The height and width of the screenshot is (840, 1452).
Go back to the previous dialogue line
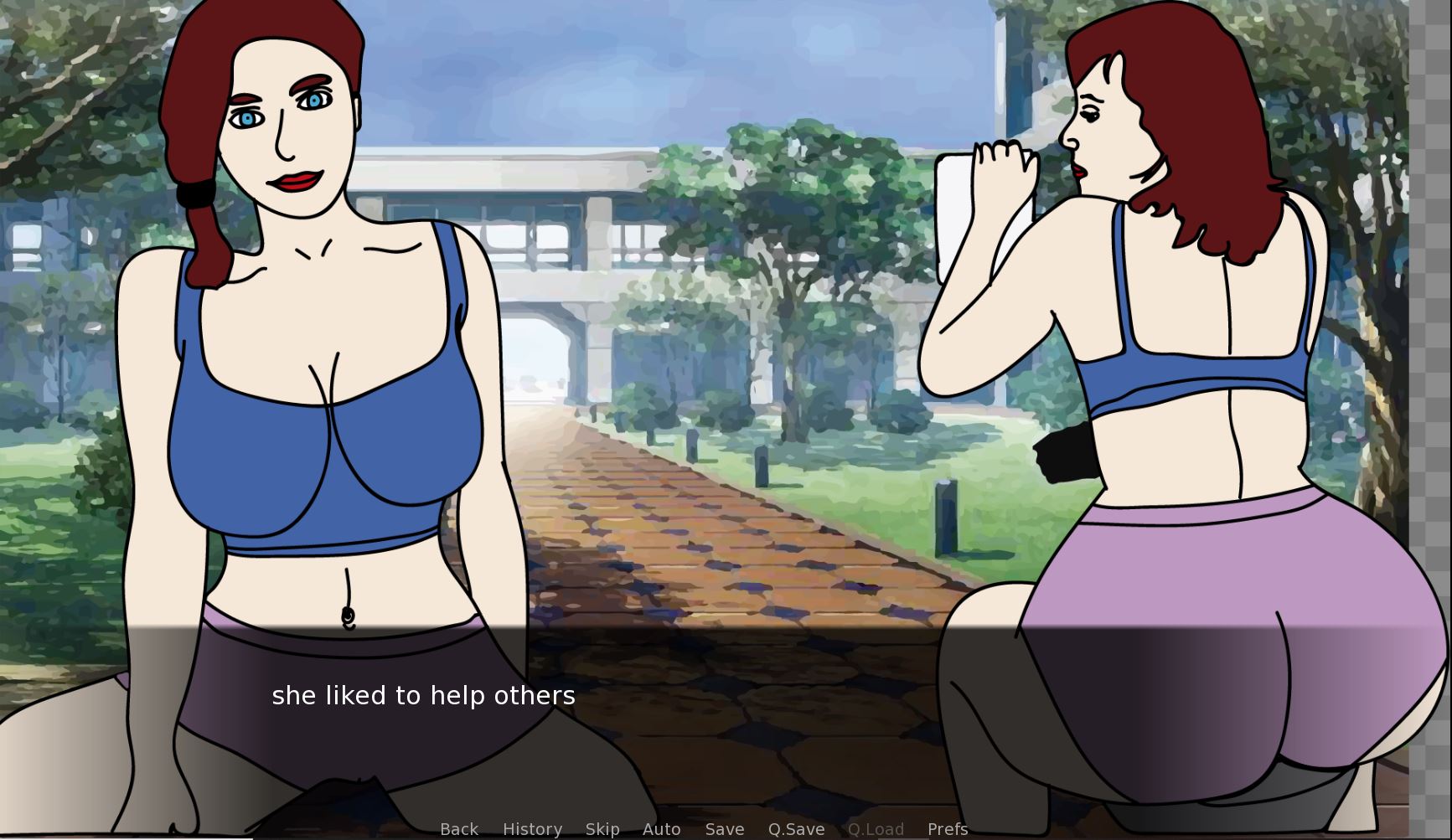459,828
